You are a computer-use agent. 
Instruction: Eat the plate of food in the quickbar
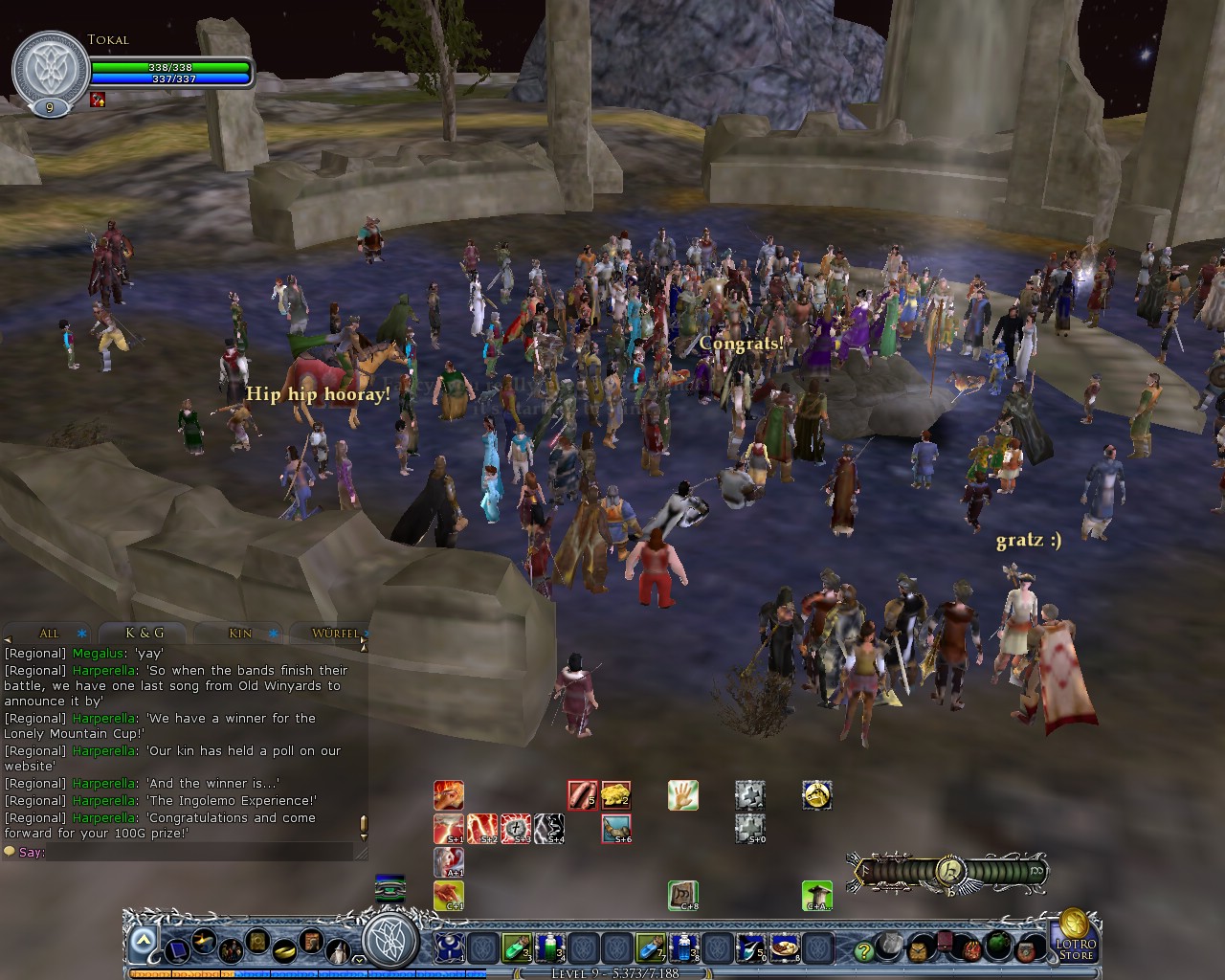click(x=785, y=948)
